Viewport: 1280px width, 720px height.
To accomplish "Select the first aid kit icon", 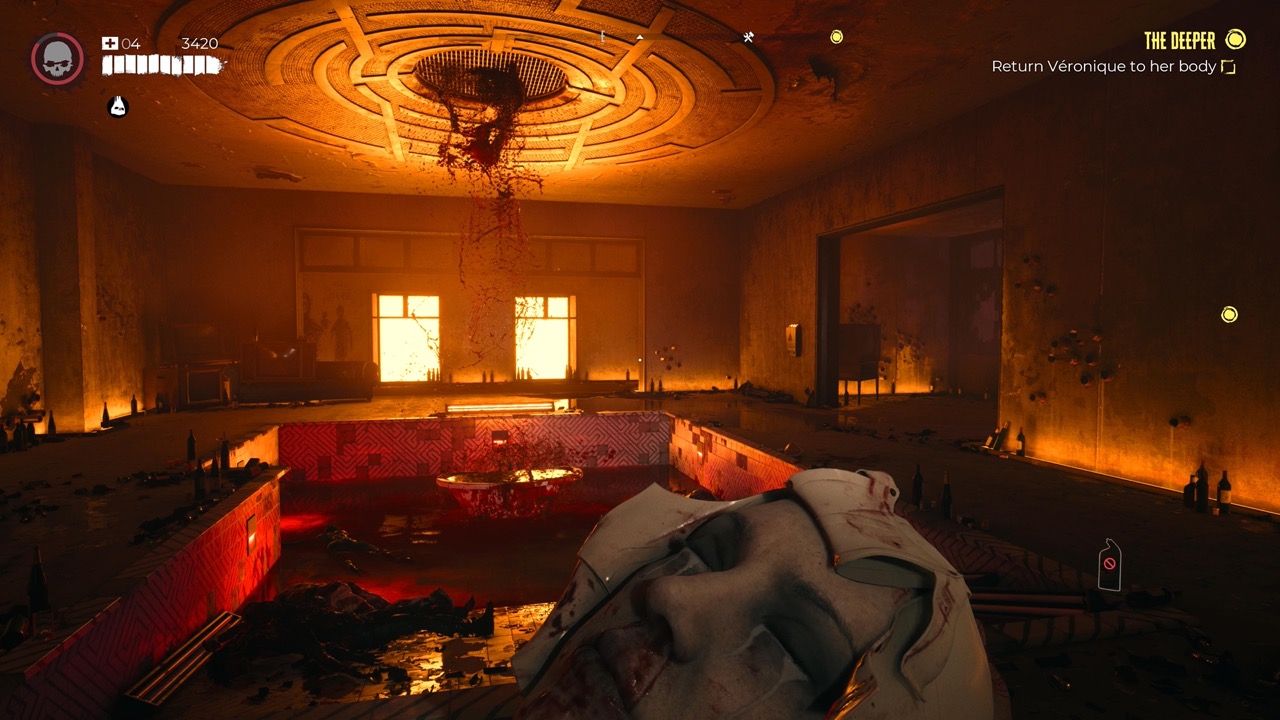I will tap(109, 43).
